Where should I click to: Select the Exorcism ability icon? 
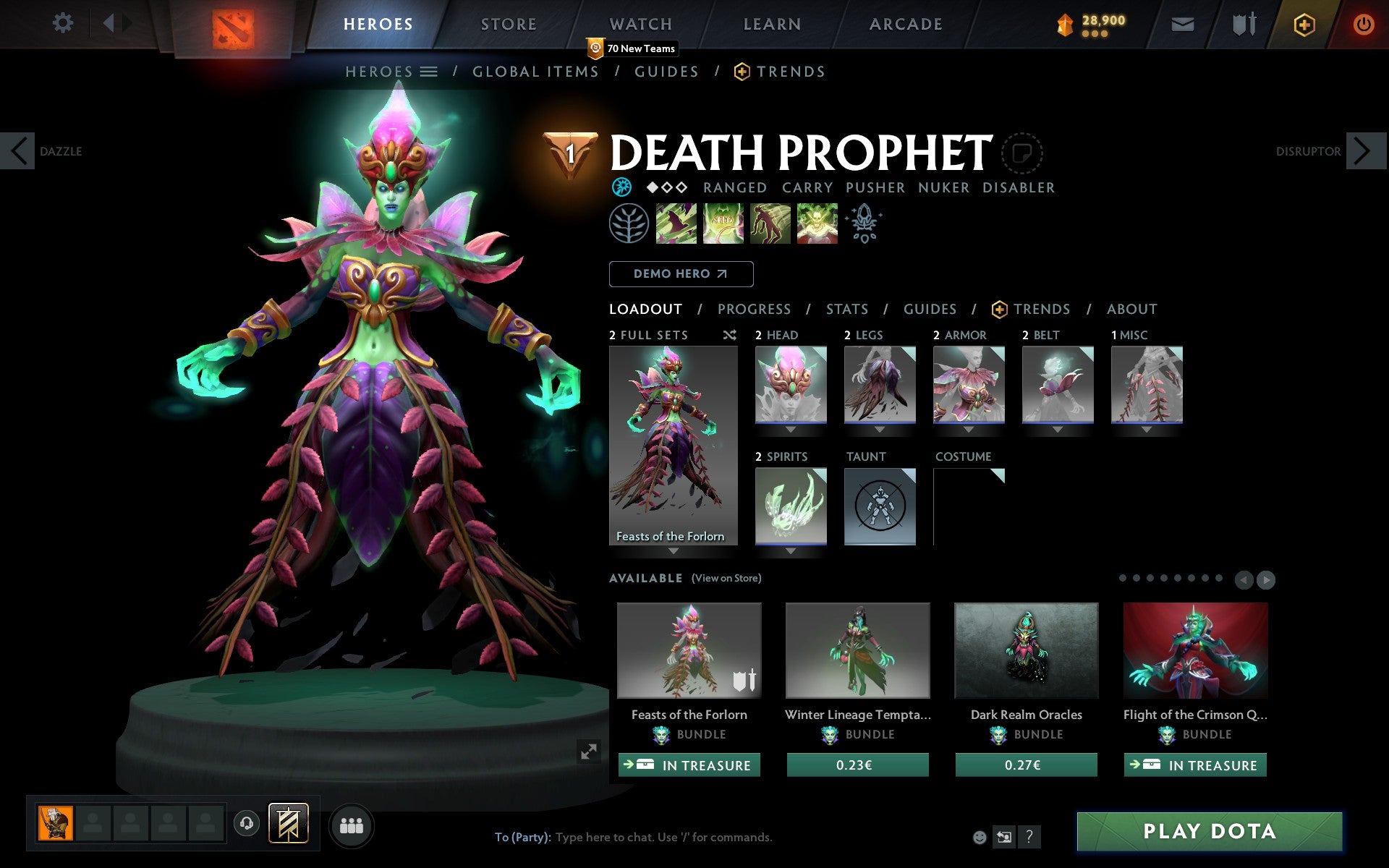(817, 224)
